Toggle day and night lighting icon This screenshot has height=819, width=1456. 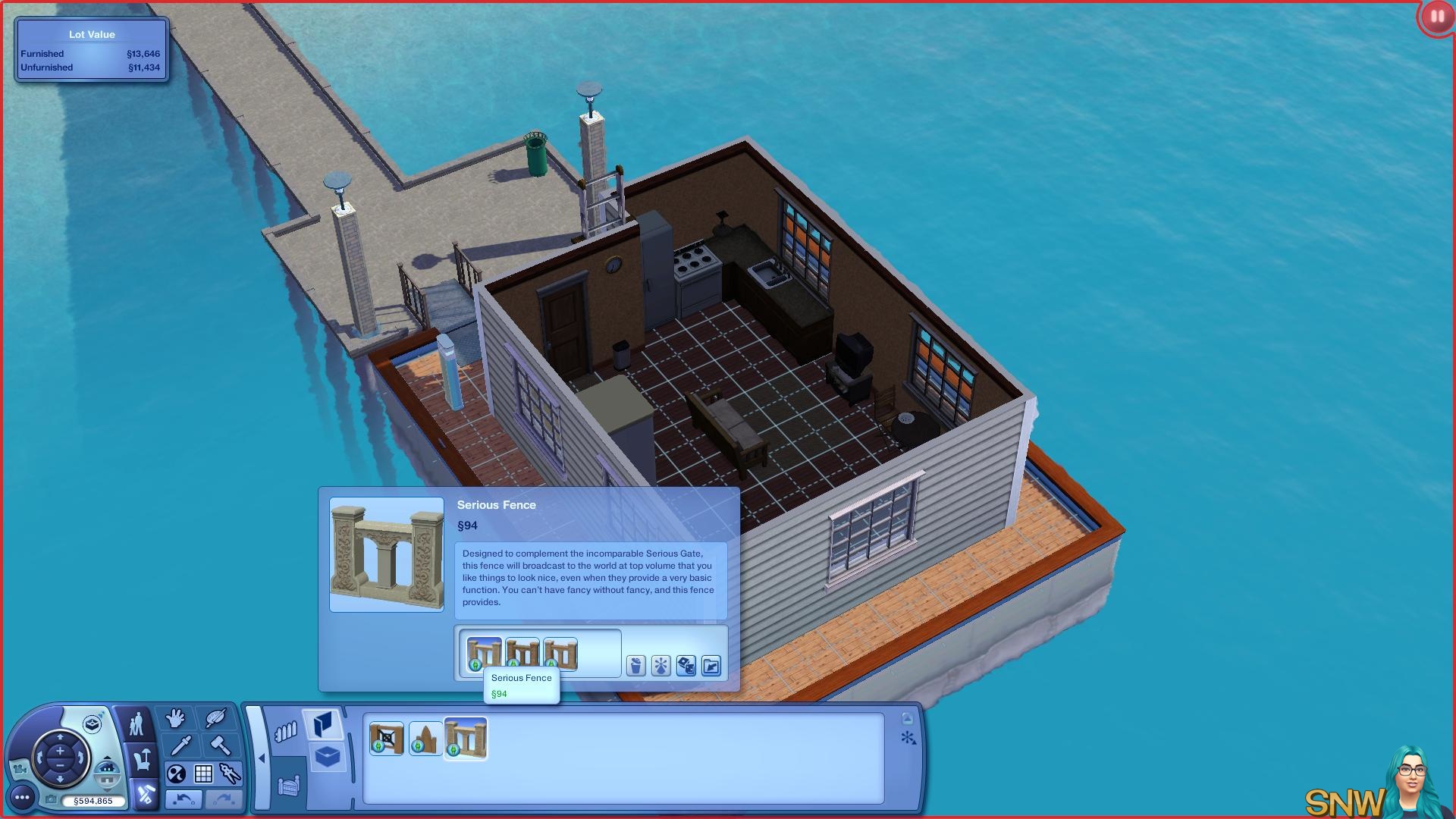pyautogui.click(x=176, y=773)
